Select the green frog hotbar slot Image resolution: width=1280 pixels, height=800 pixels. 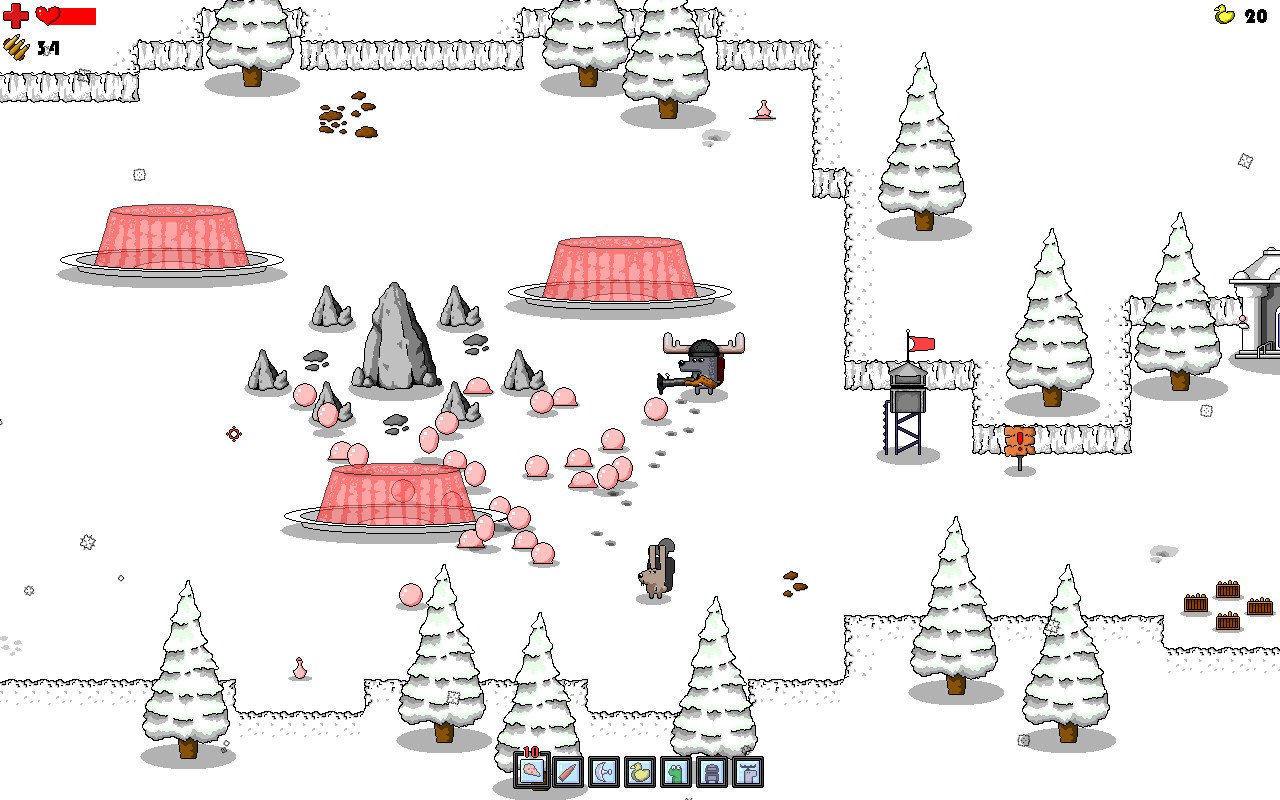coord(676,772)
